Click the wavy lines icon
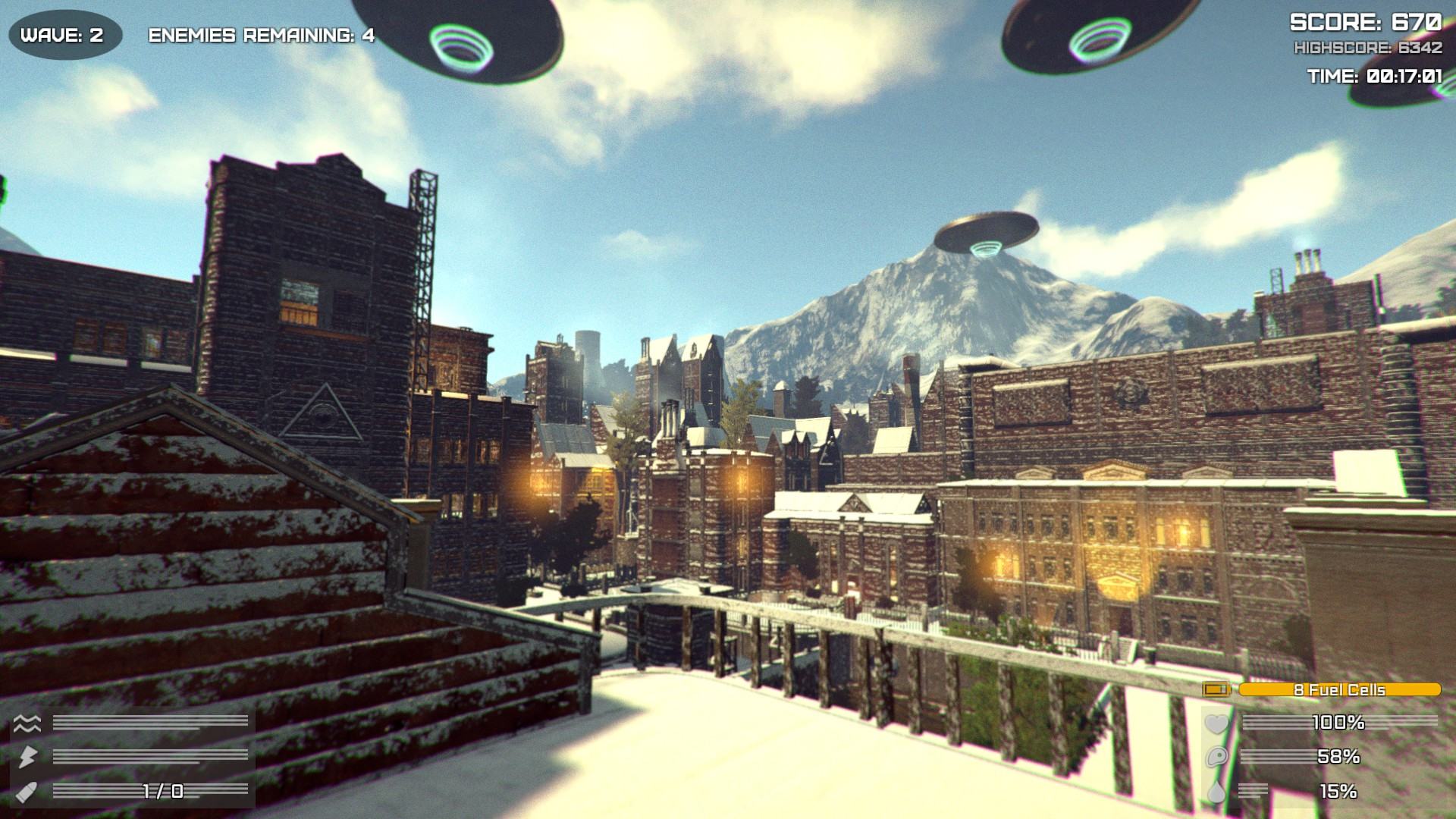The height and width of the screenshot is (819, 1456). 26,722
